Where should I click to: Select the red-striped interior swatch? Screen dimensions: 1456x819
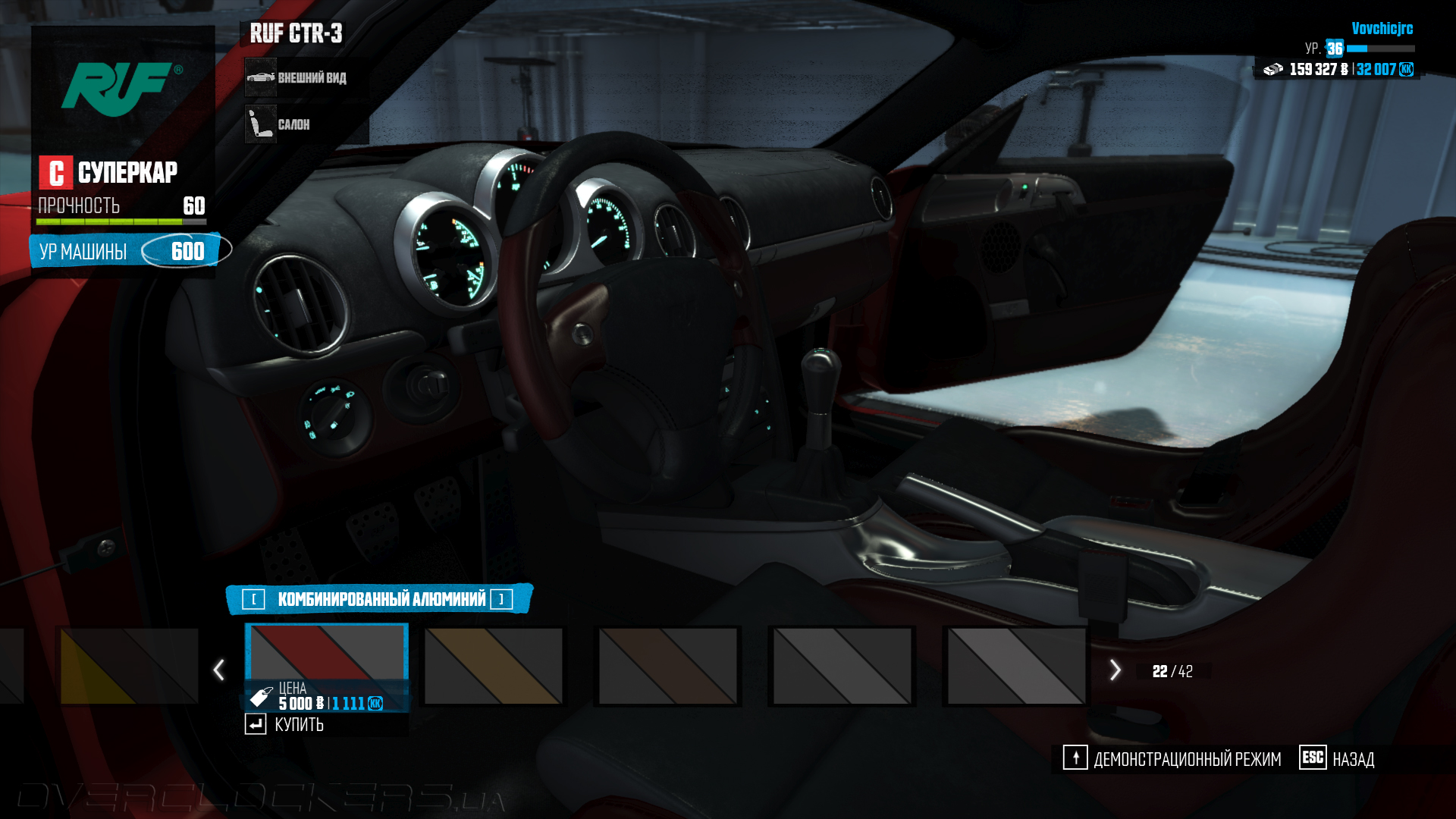pos(326,652)
